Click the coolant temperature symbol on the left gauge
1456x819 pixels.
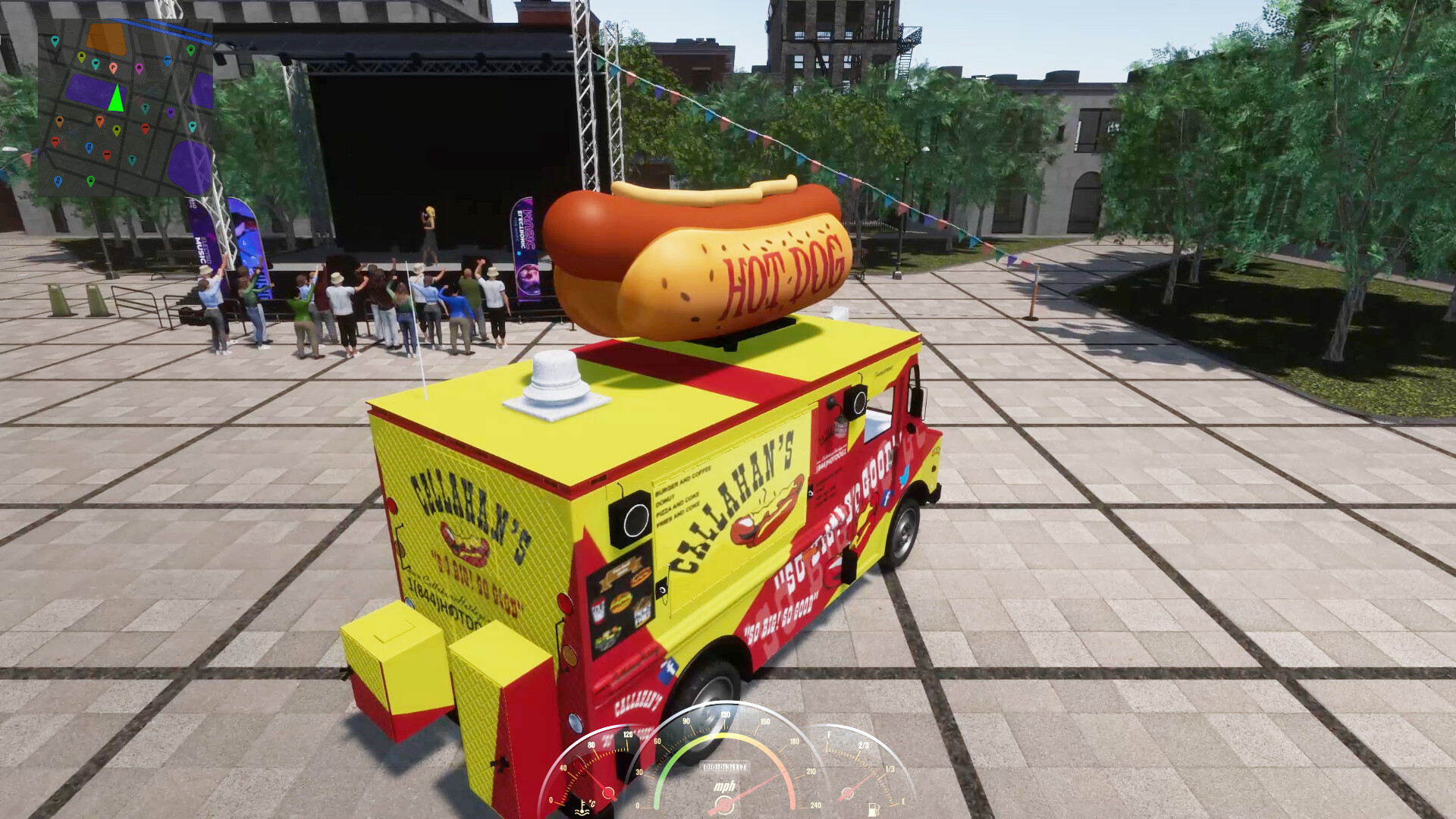tap(582, 808)
